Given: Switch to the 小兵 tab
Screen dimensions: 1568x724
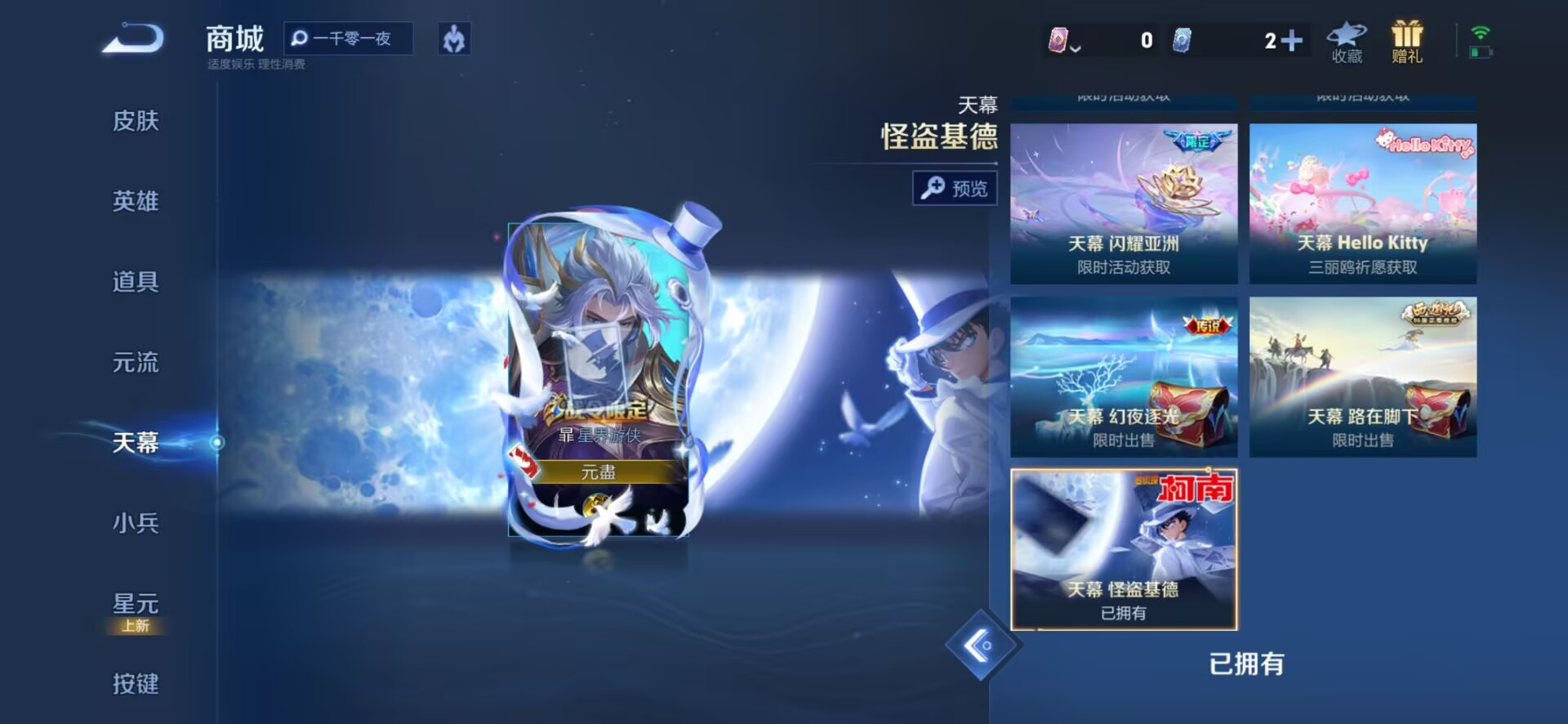Looking at the screenshot, I should click(136, 523).
